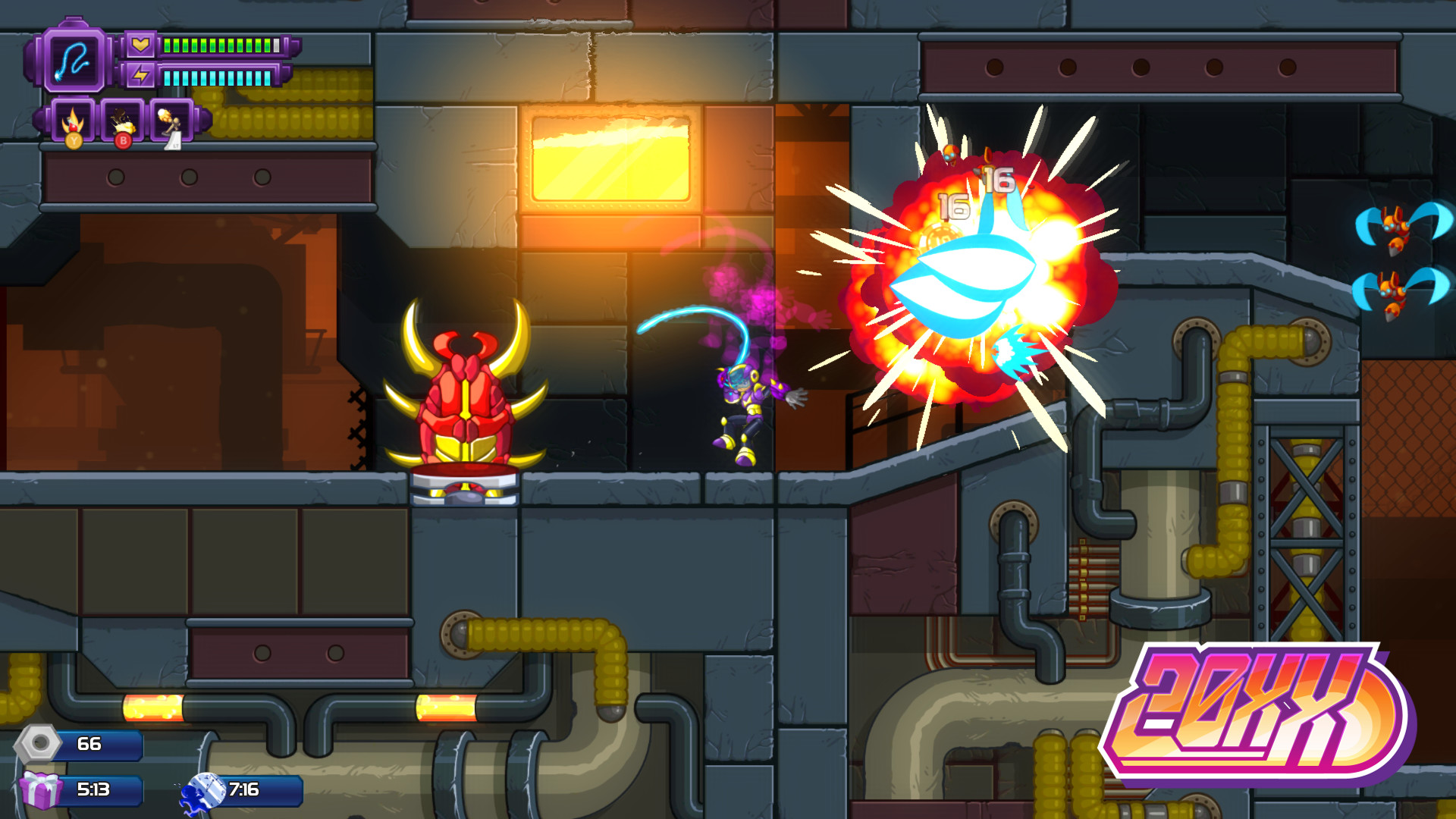The width and height of the screenshot is (1456, 819).
Task: Select the fiery Y-button ability icon
Action: (x=73, y=121)
